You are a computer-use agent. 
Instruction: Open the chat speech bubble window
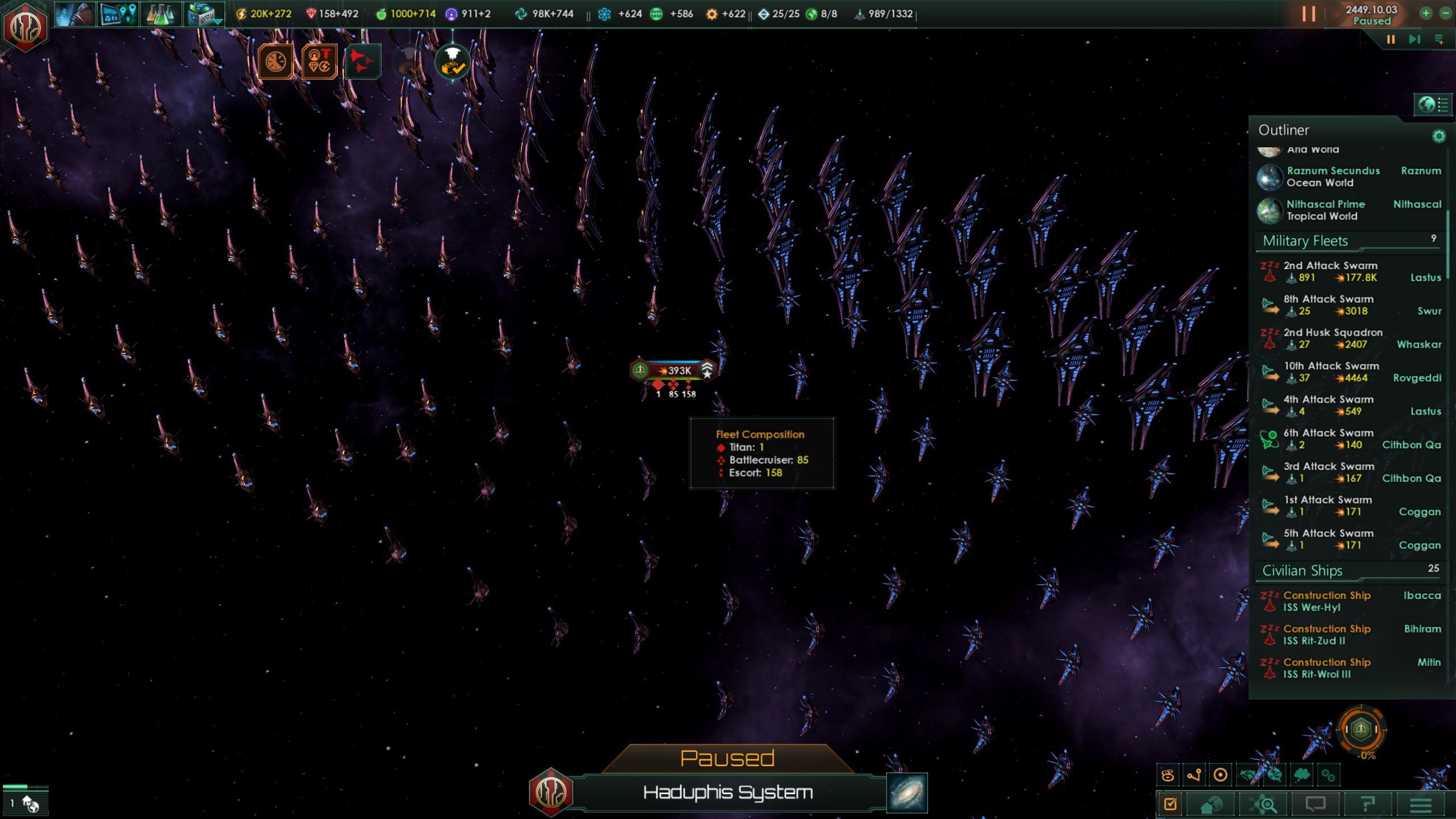click(1316, 805)
